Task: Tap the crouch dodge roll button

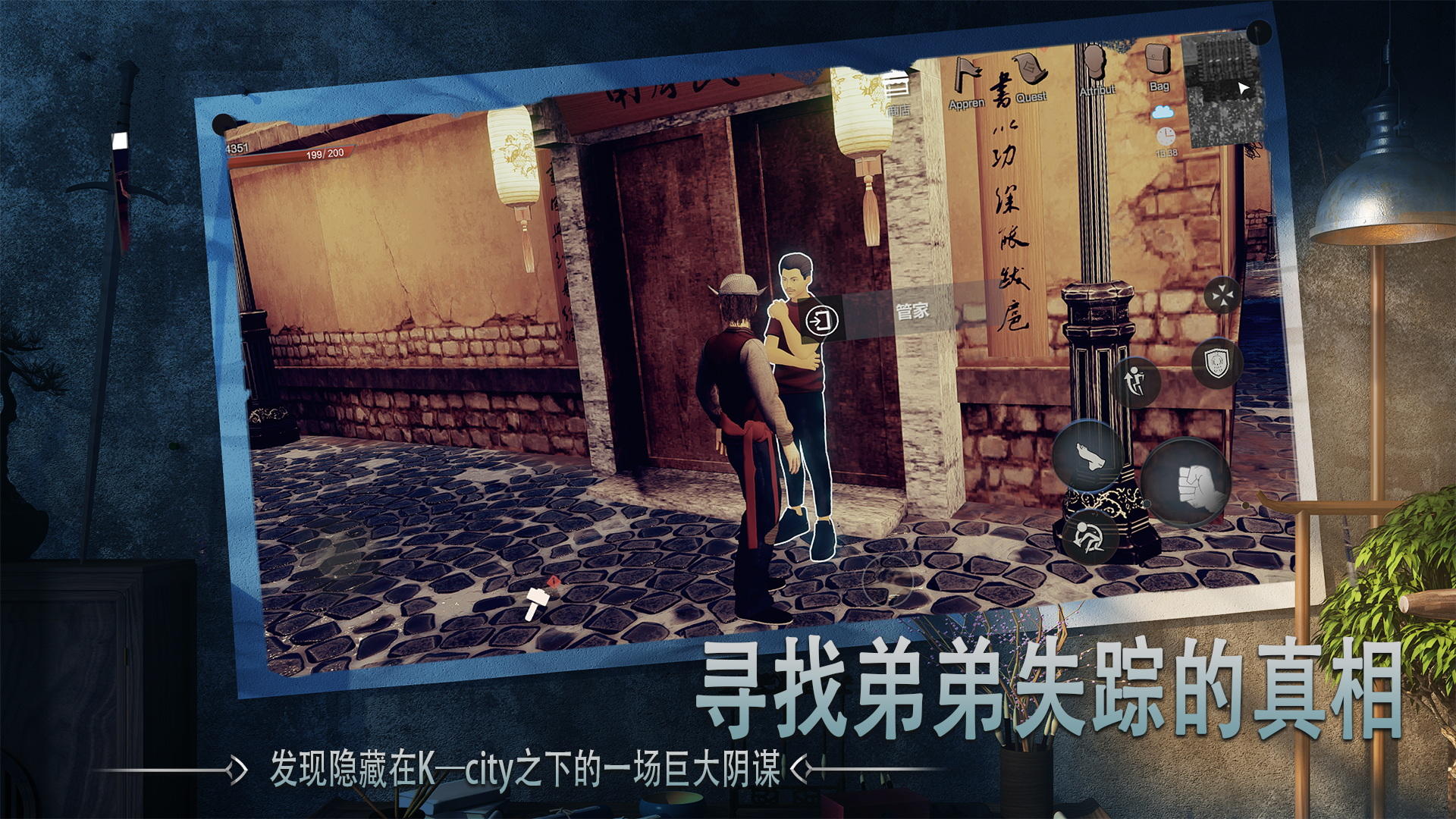Action: click(1090, 538)
